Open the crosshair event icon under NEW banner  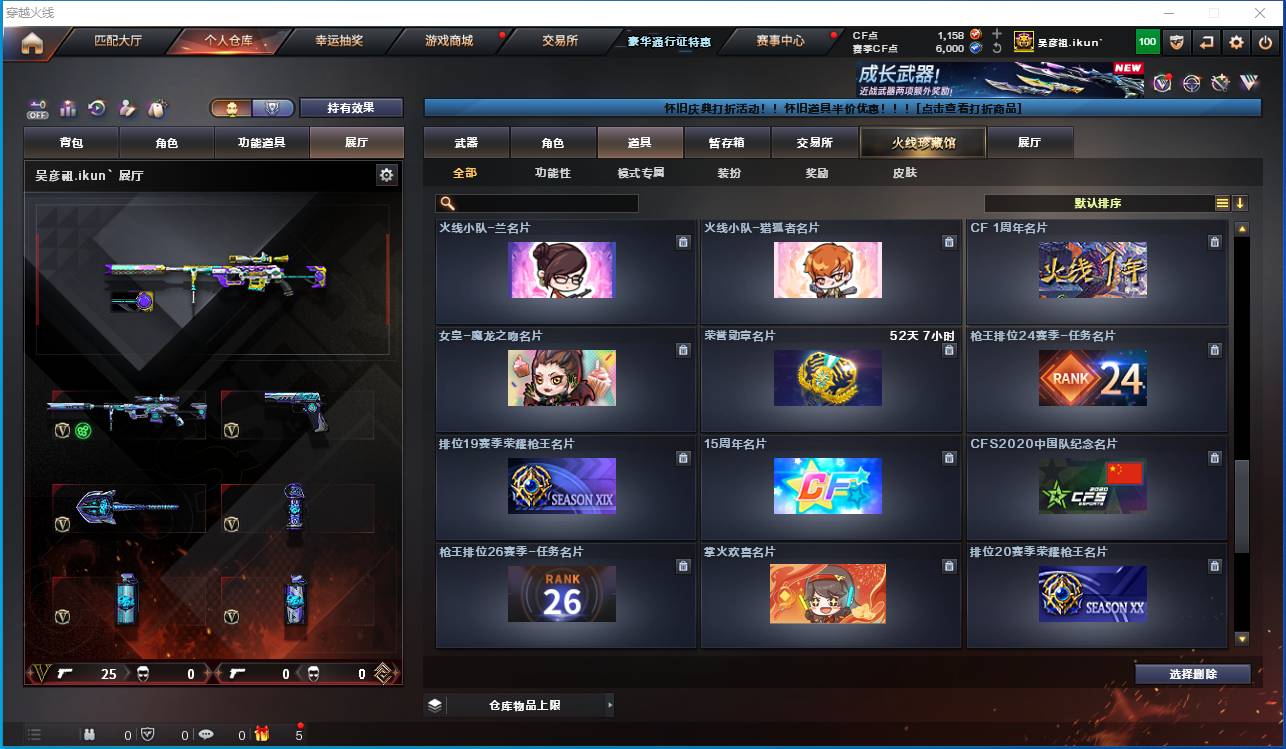coord(1191,84)
